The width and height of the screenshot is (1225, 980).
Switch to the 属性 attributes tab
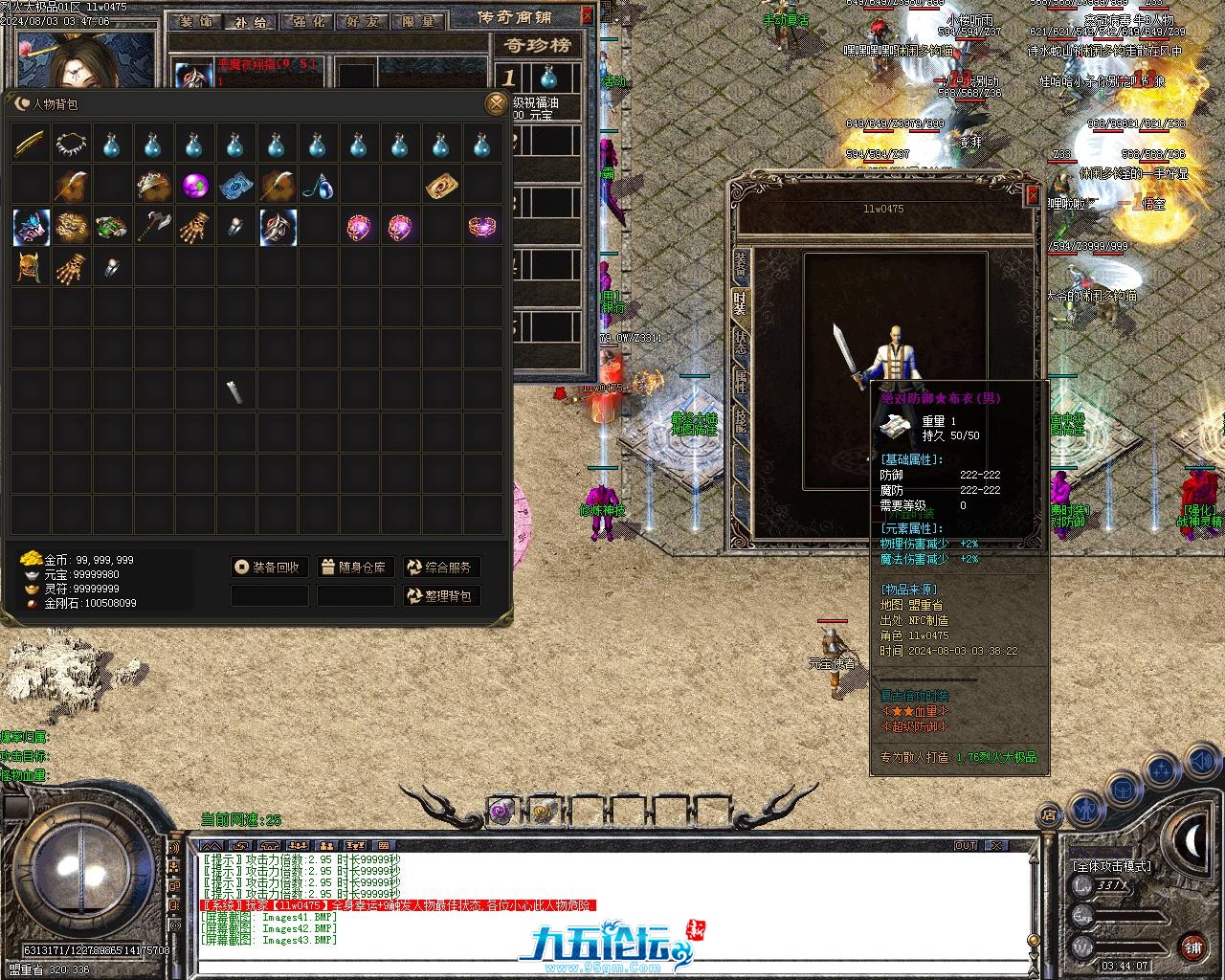740,382
